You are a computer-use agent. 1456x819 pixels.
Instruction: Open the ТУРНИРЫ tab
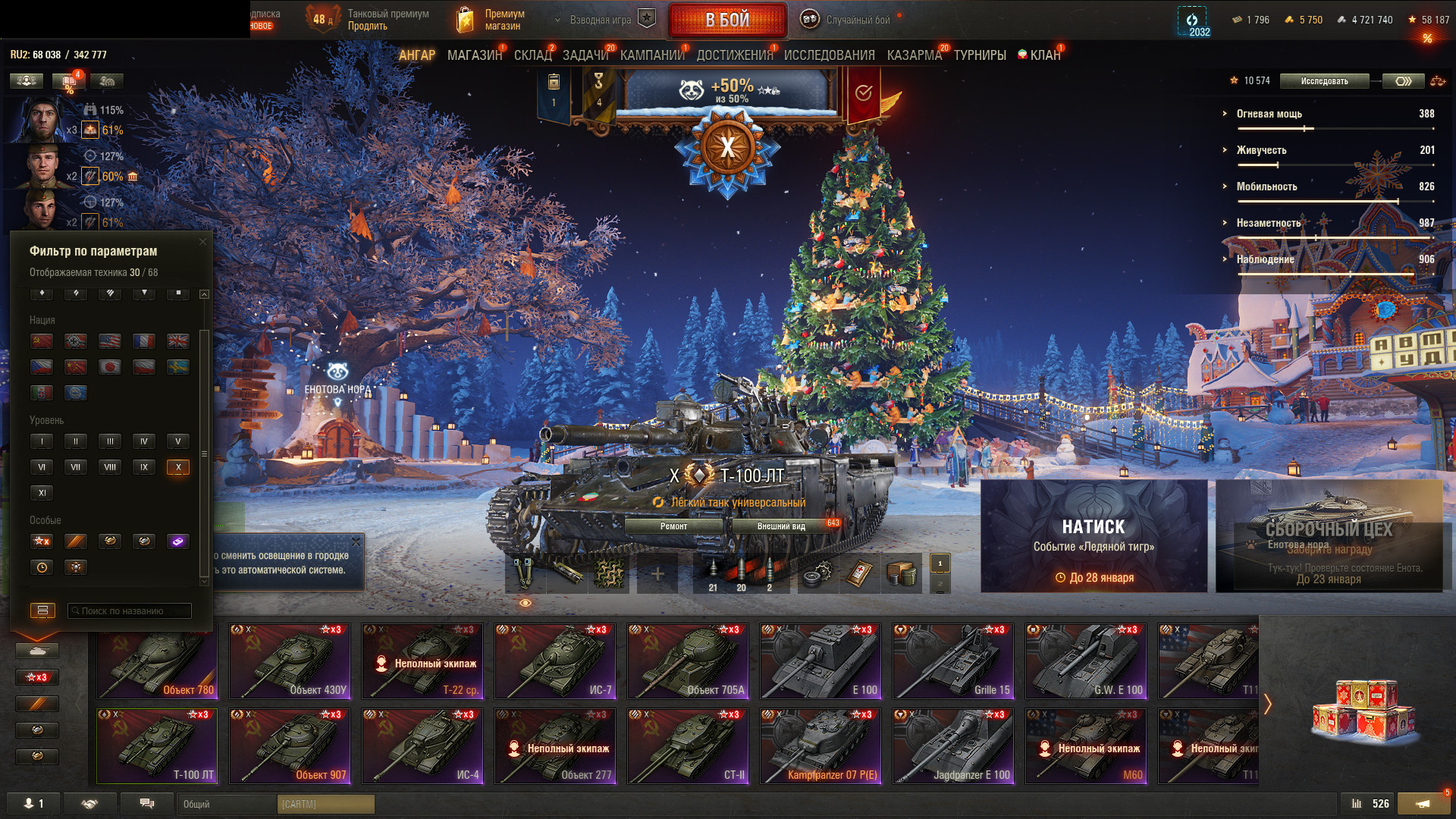pyautogui.click(x=980, y=55)
